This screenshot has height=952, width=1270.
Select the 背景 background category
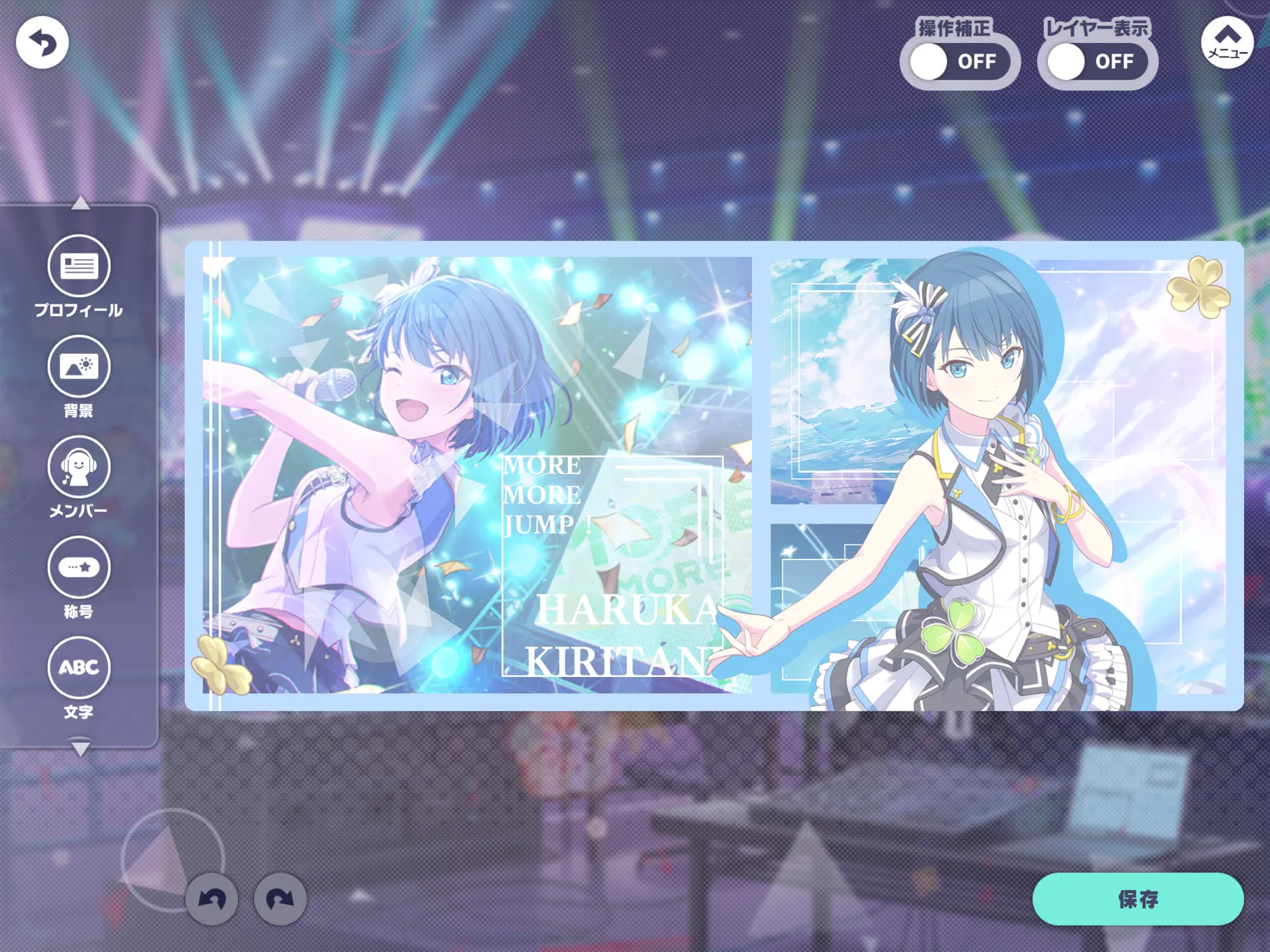(x=79, y=367)
